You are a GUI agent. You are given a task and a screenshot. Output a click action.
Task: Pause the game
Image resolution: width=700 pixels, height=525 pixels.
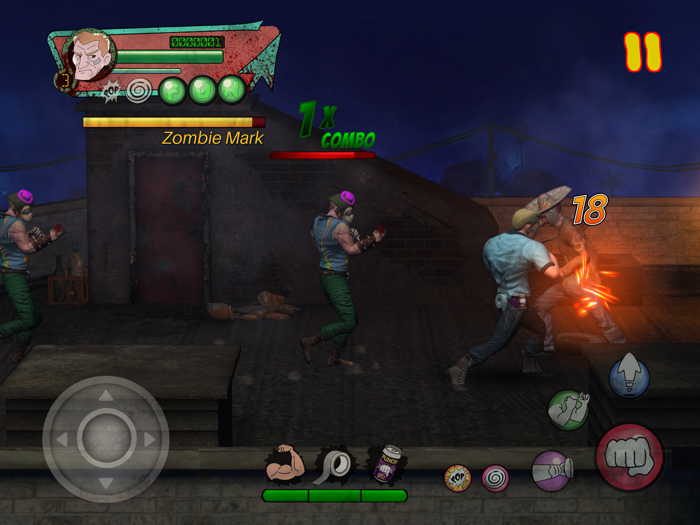click(643, 52)
